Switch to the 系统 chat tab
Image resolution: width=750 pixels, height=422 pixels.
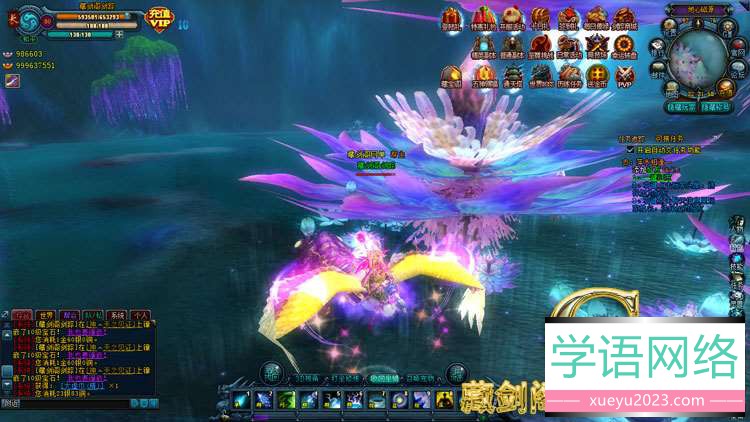pos(118,315)
